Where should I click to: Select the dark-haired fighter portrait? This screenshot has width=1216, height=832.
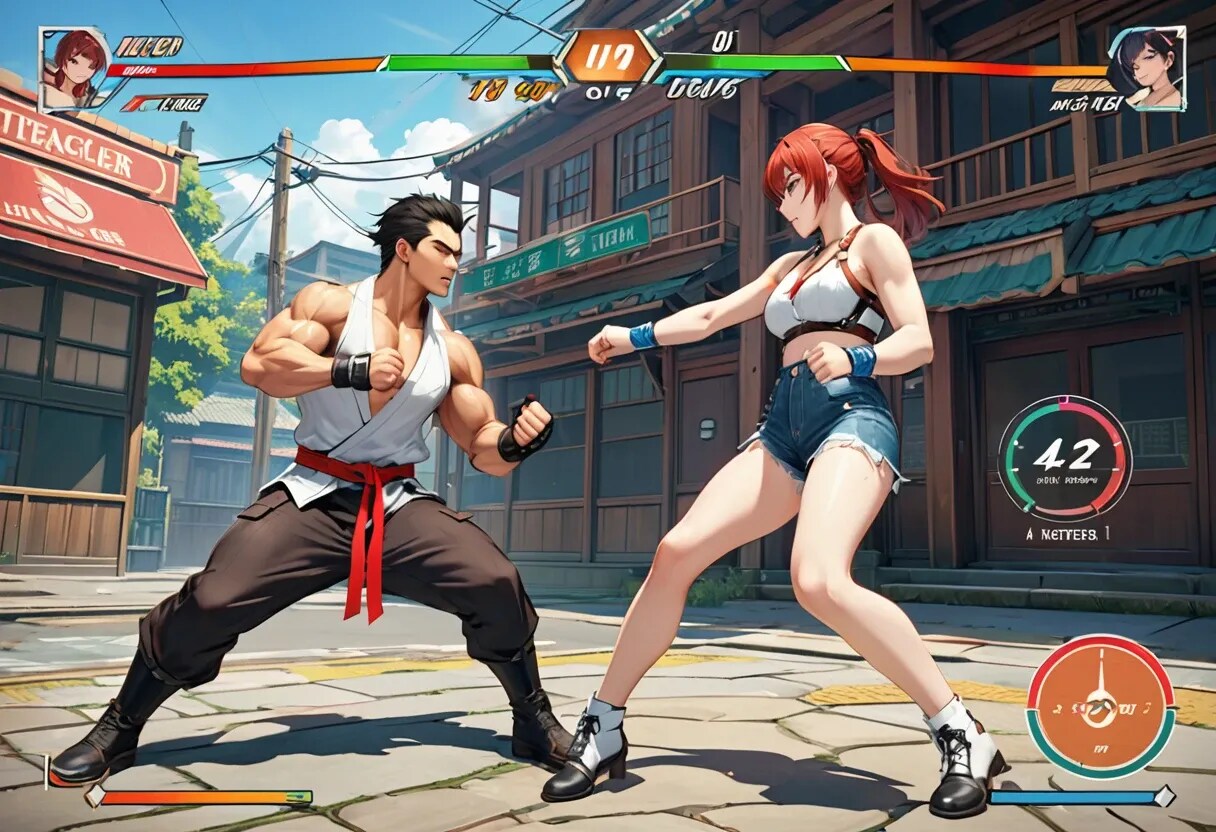tap(1147, 67)
